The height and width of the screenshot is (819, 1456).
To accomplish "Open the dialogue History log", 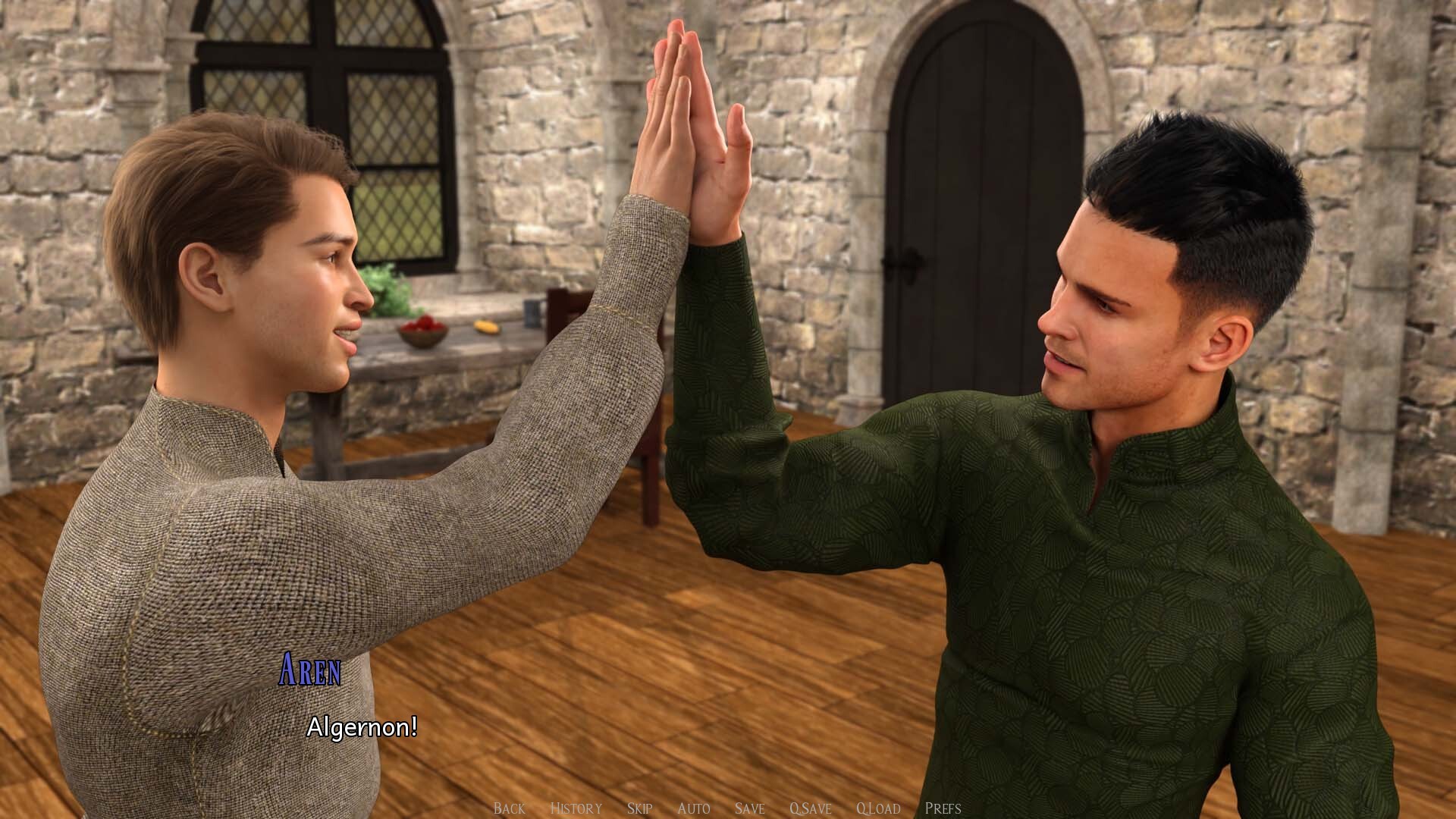I will 576,808.
